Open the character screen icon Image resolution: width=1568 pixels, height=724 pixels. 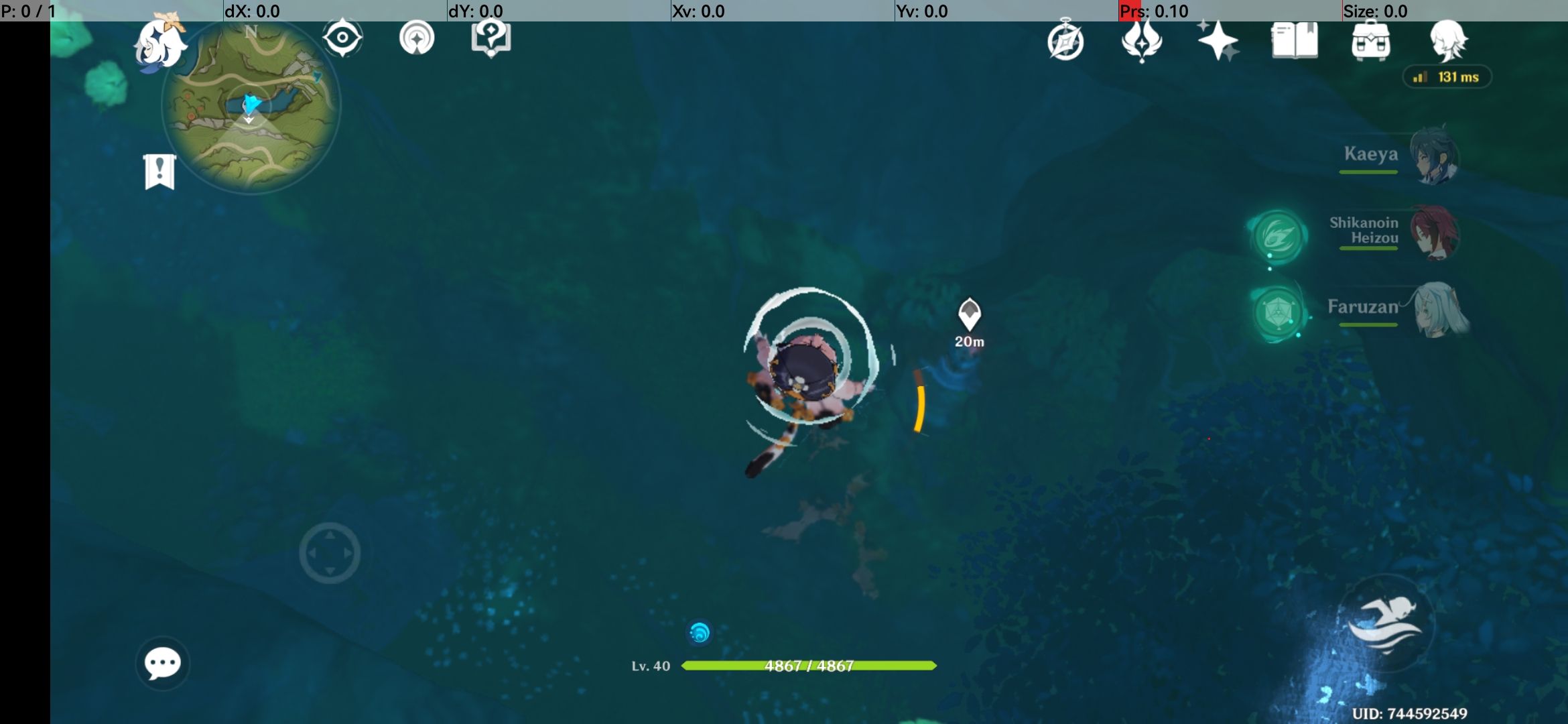[x=1449, y=42]
